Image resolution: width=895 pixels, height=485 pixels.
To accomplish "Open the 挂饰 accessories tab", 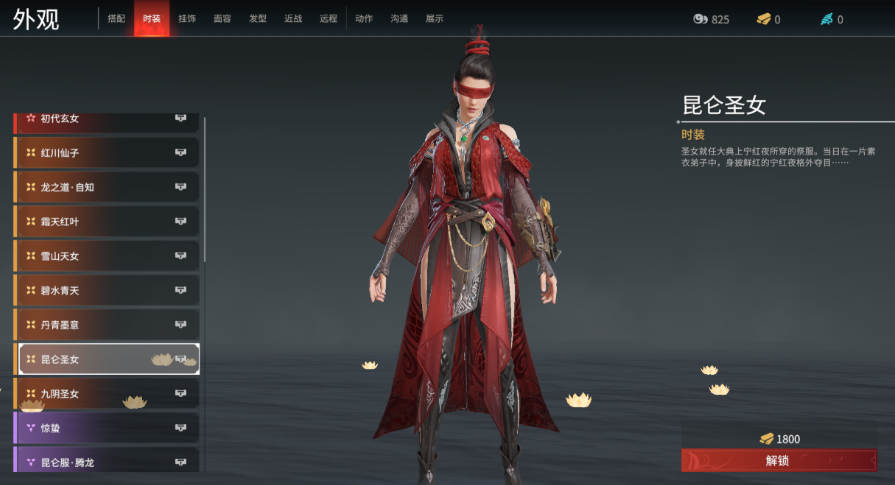I will [187, 19].
